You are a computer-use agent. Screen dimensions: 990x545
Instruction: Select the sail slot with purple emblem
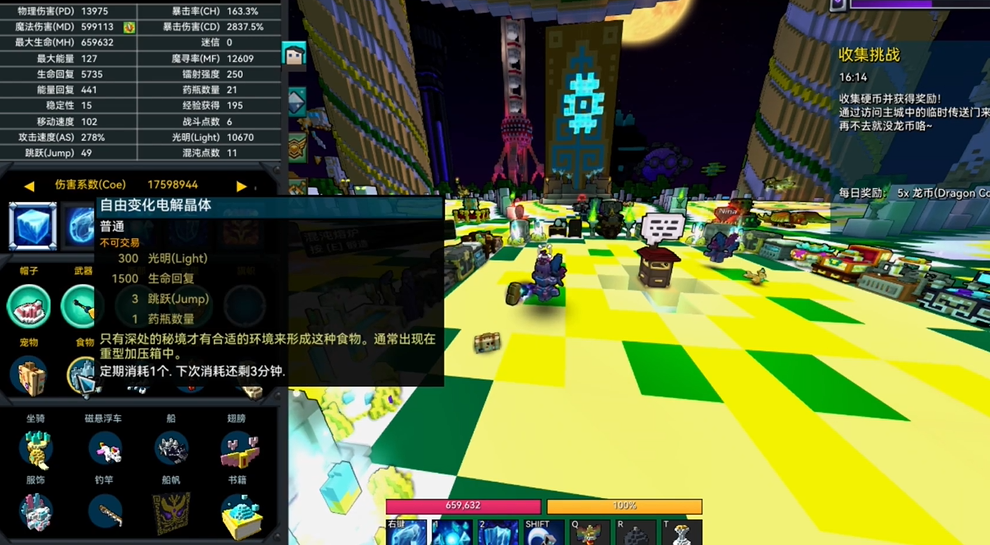(171, 512)
